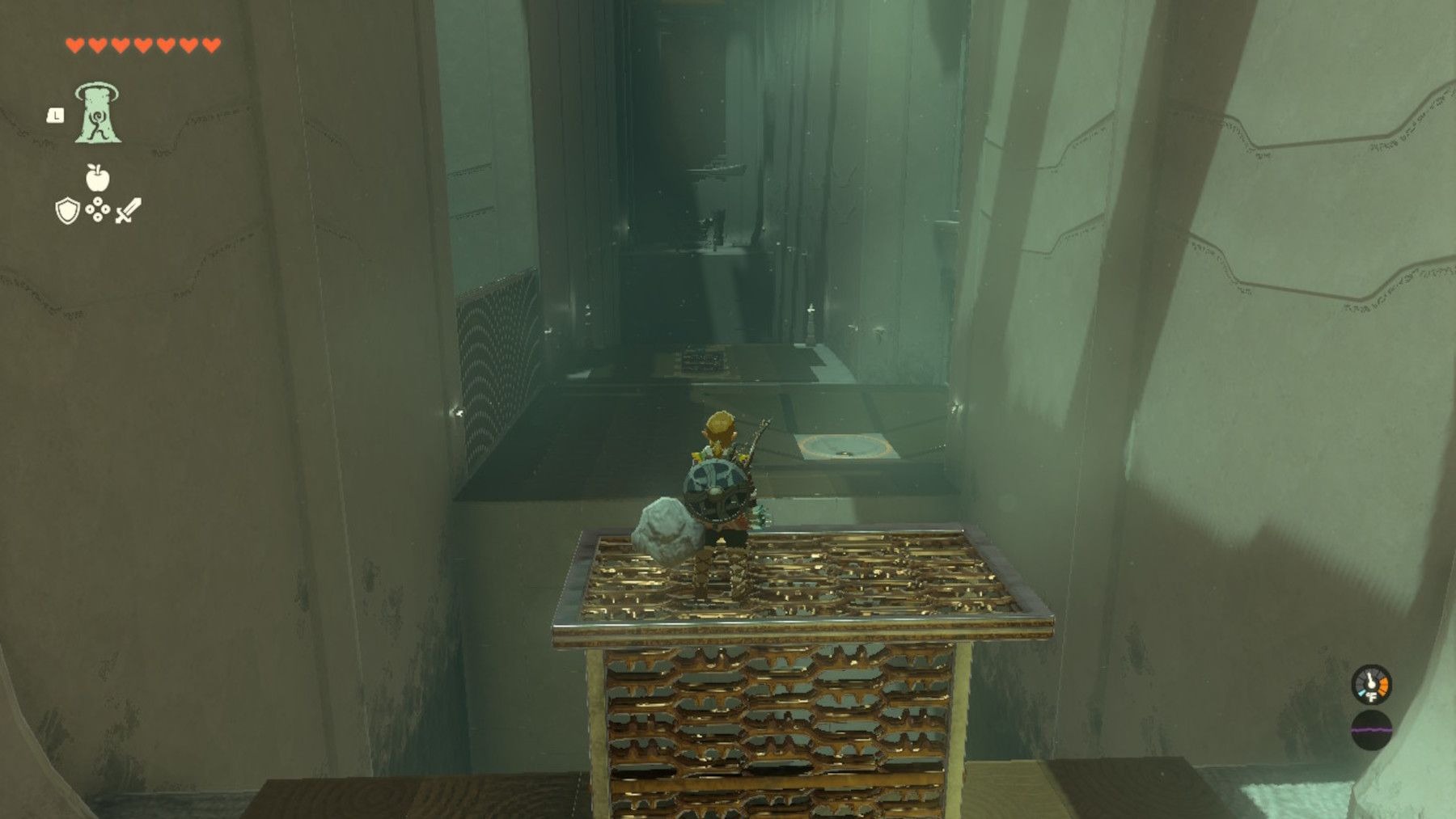
Task: Activate the Ascend ability icon
Action: pyautogui.click(x=98, y=114)
